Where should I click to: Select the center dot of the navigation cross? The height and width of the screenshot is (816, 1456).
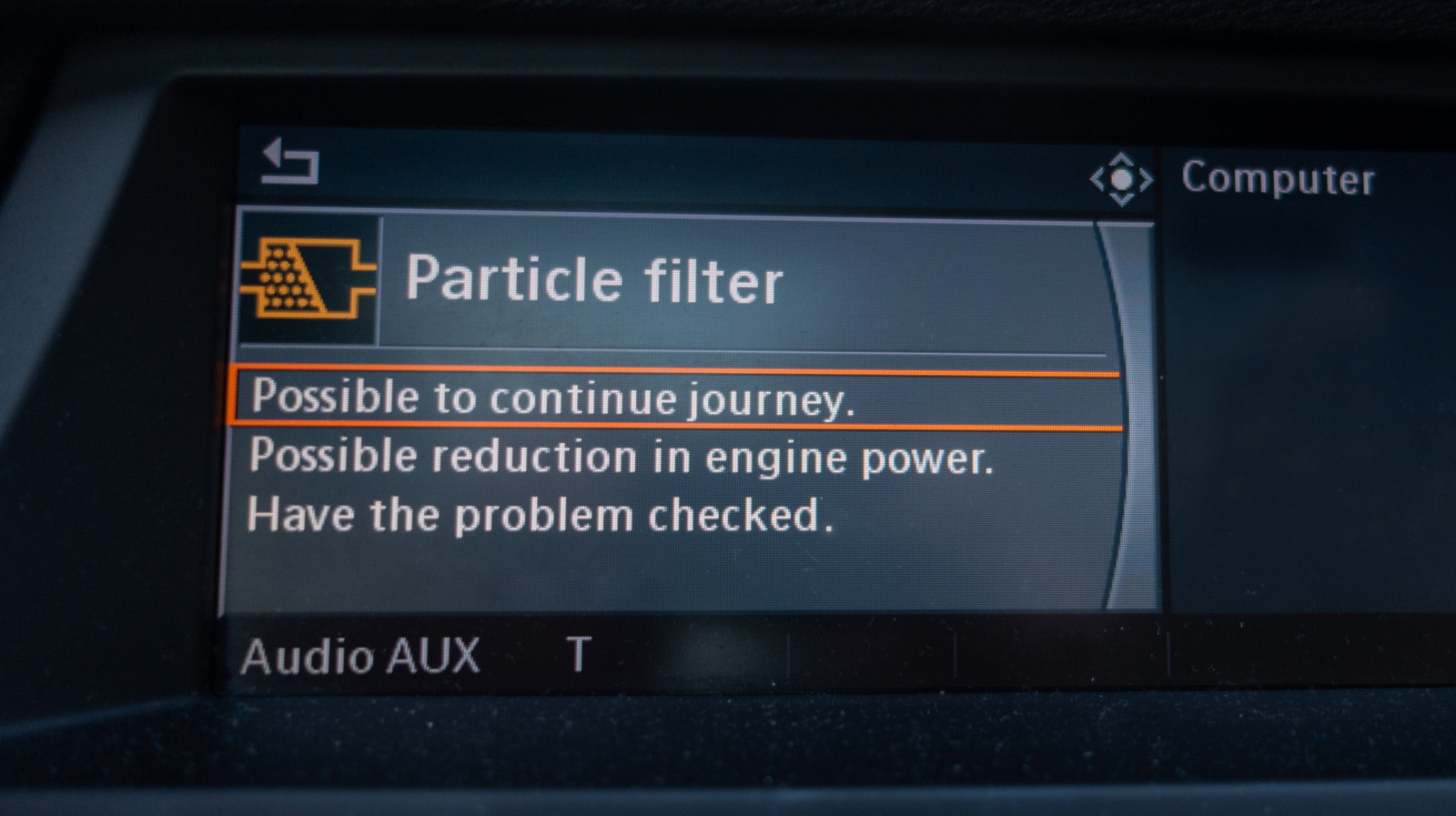point(1123,180)
